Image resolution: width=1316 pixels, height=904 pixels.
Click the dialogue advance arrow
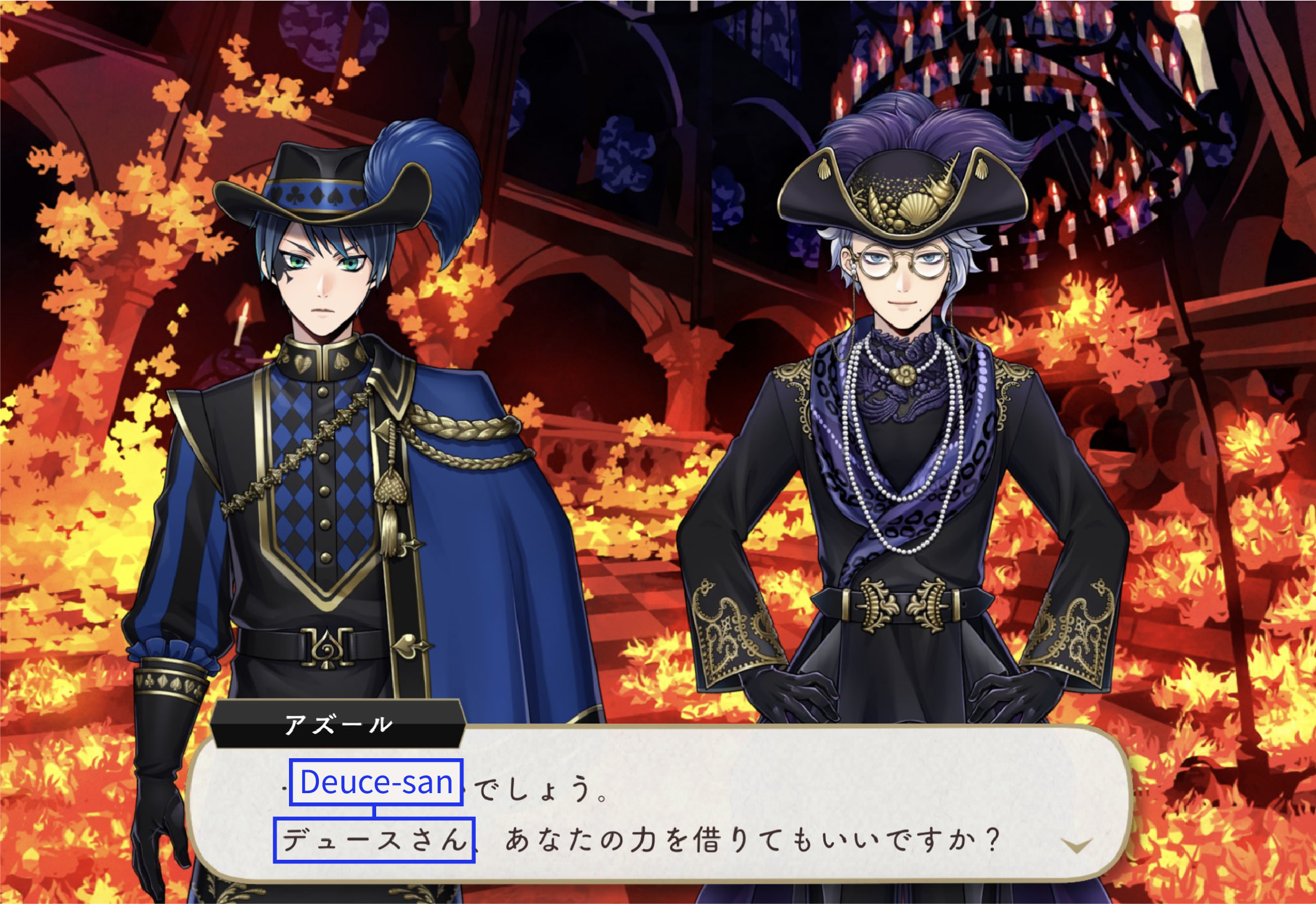(1076, 845)
